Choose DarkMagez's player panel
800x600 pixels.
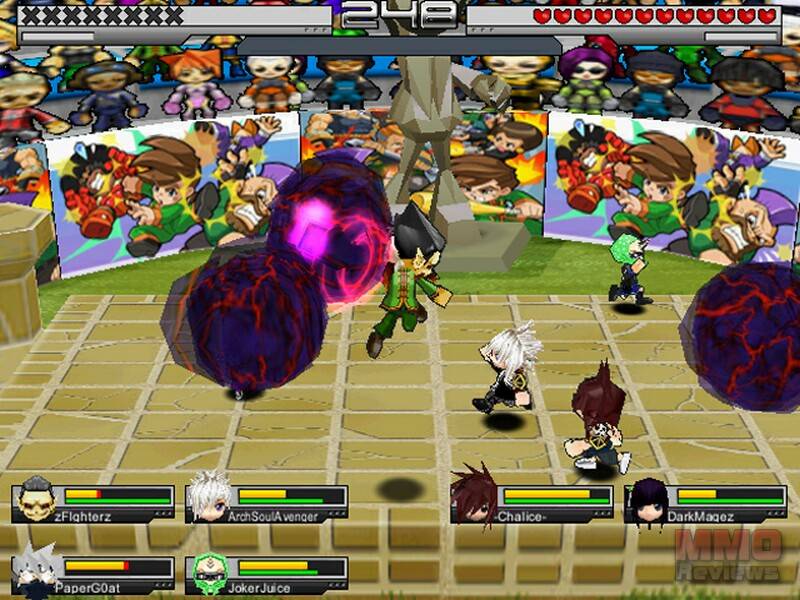tap(706, 503)
